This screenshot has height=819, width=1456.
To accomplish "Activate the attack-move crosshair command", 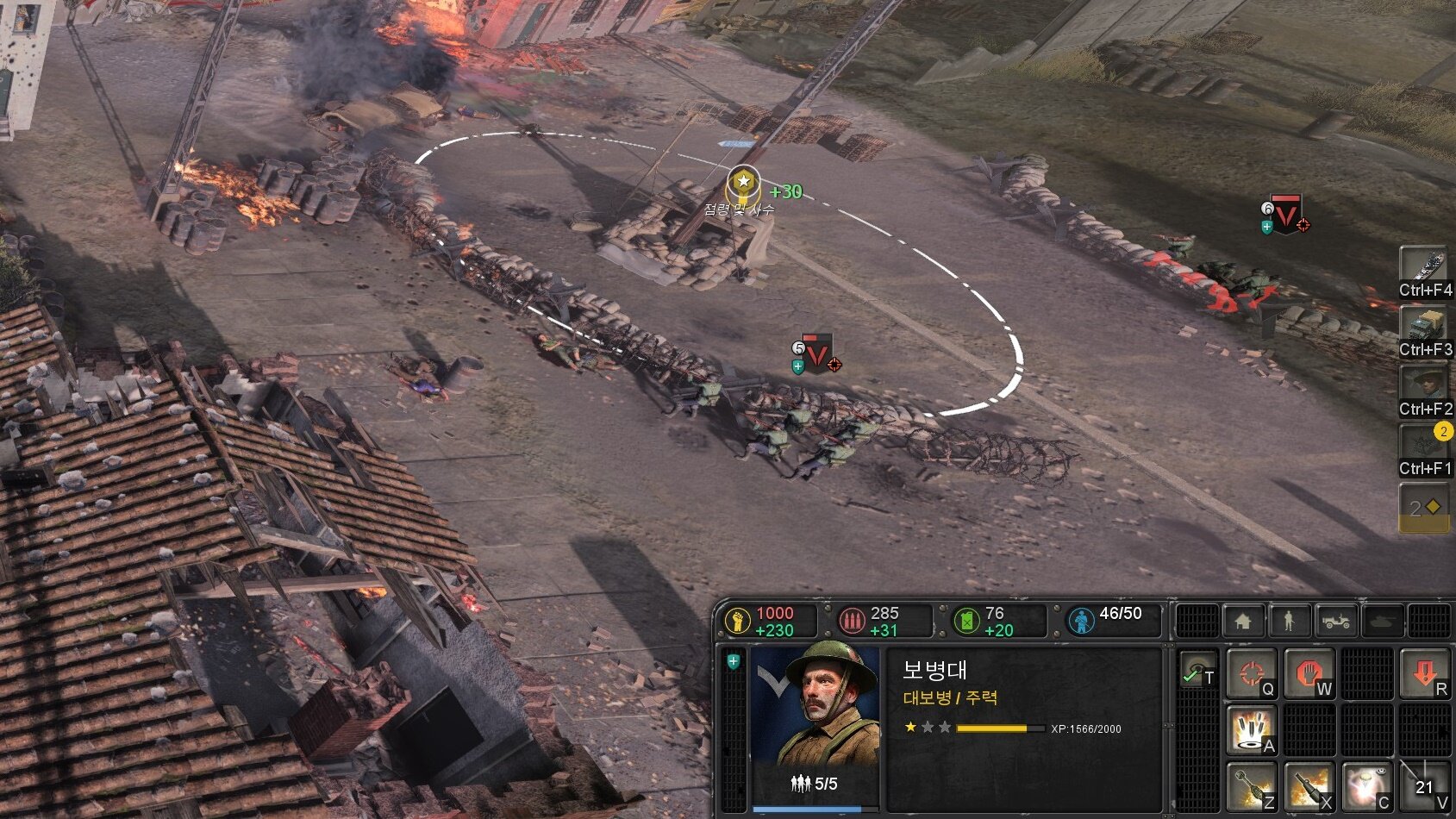I will [1251, 673].
